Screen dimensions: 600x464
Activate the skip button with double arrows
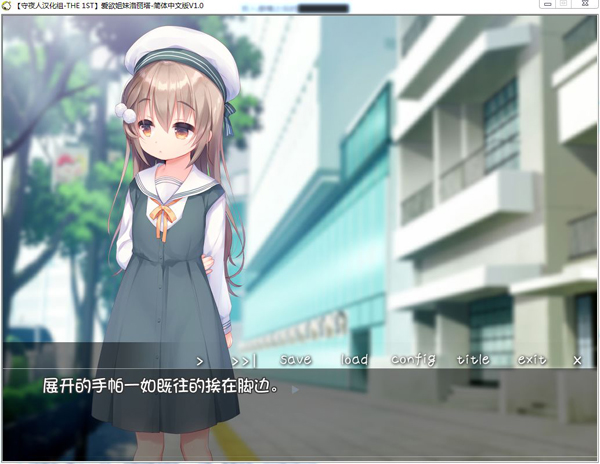coord(243,360)
